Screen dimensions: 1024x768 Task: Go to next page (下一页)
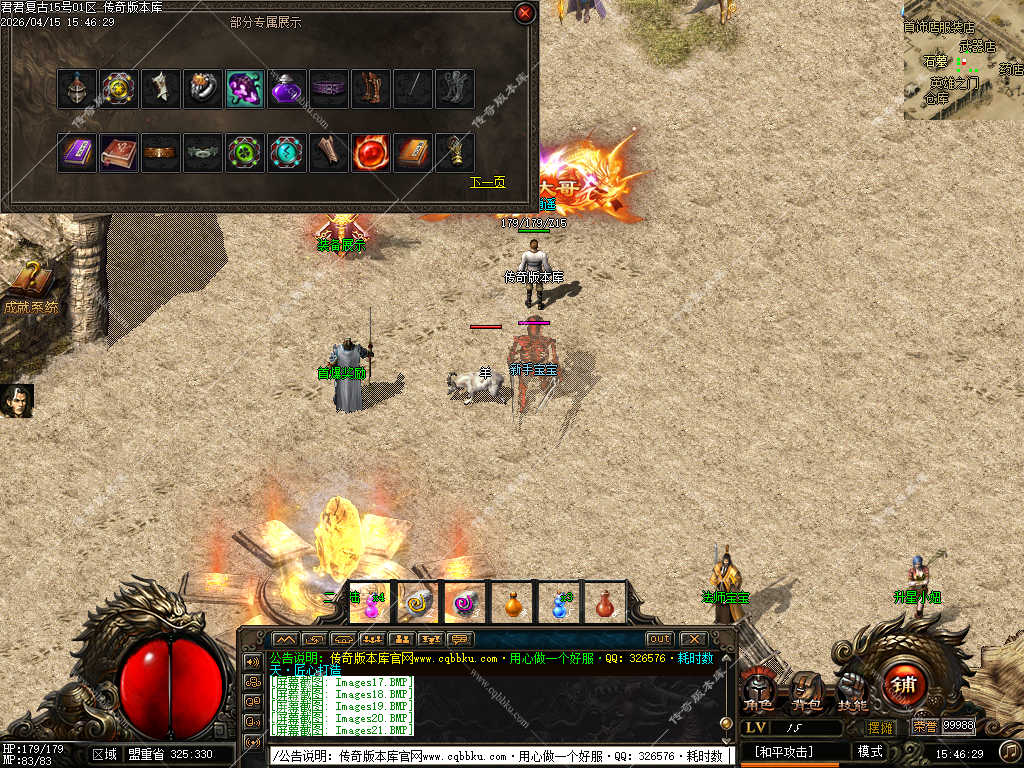click(488, 183)
